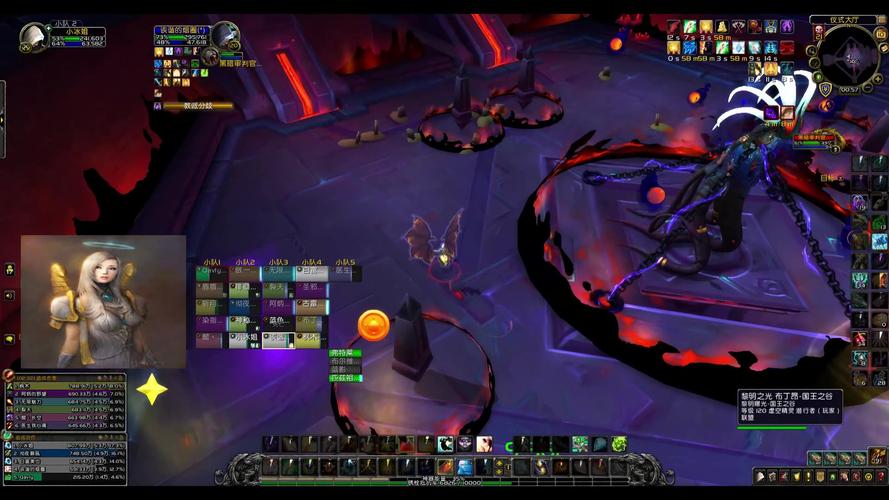889x500 pixels.
Task: Select the player portrait frame 小冰姐
Action: (x=34, y=38)
